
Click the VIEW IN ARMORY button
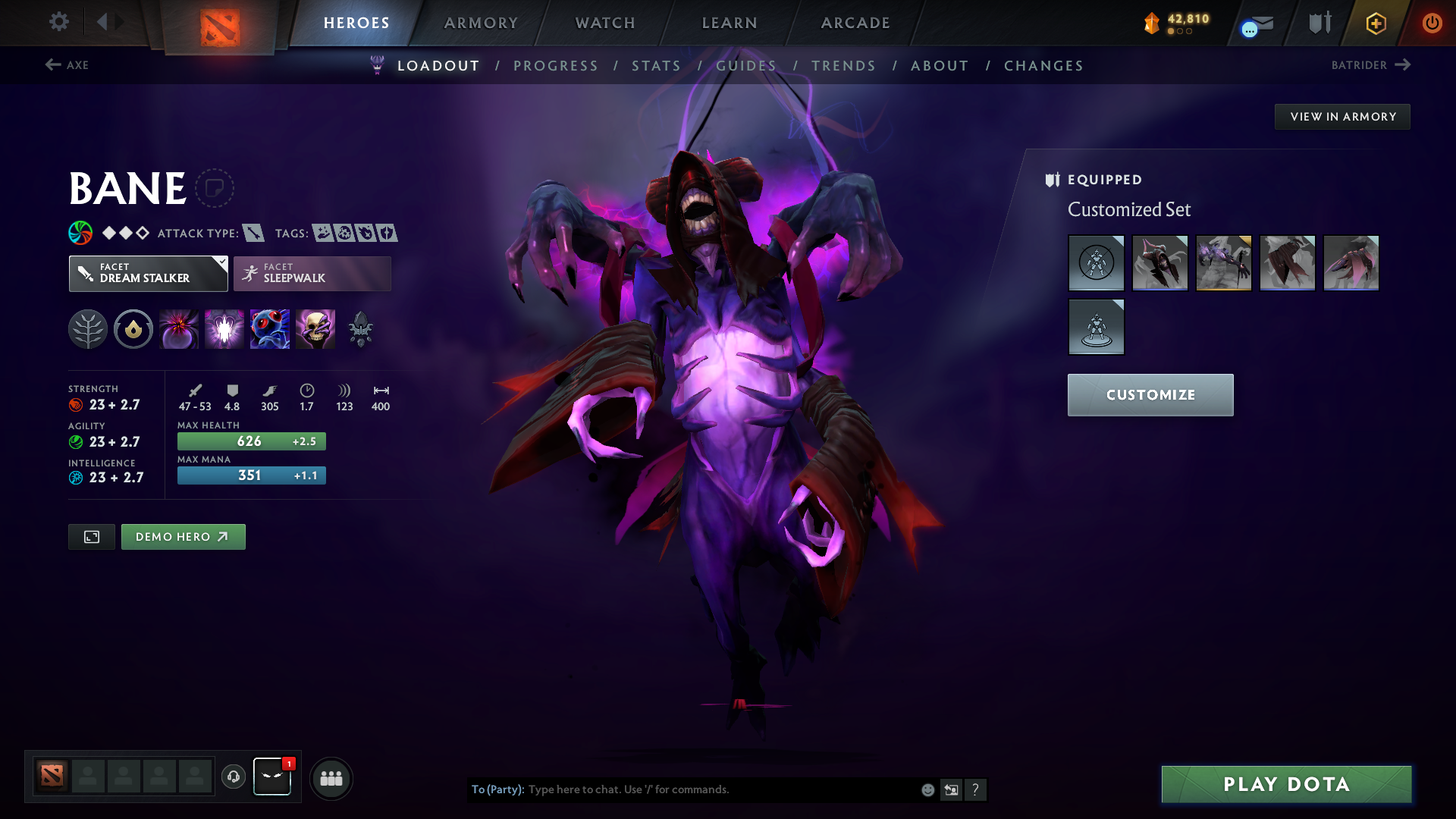[x=1342, y=116]
